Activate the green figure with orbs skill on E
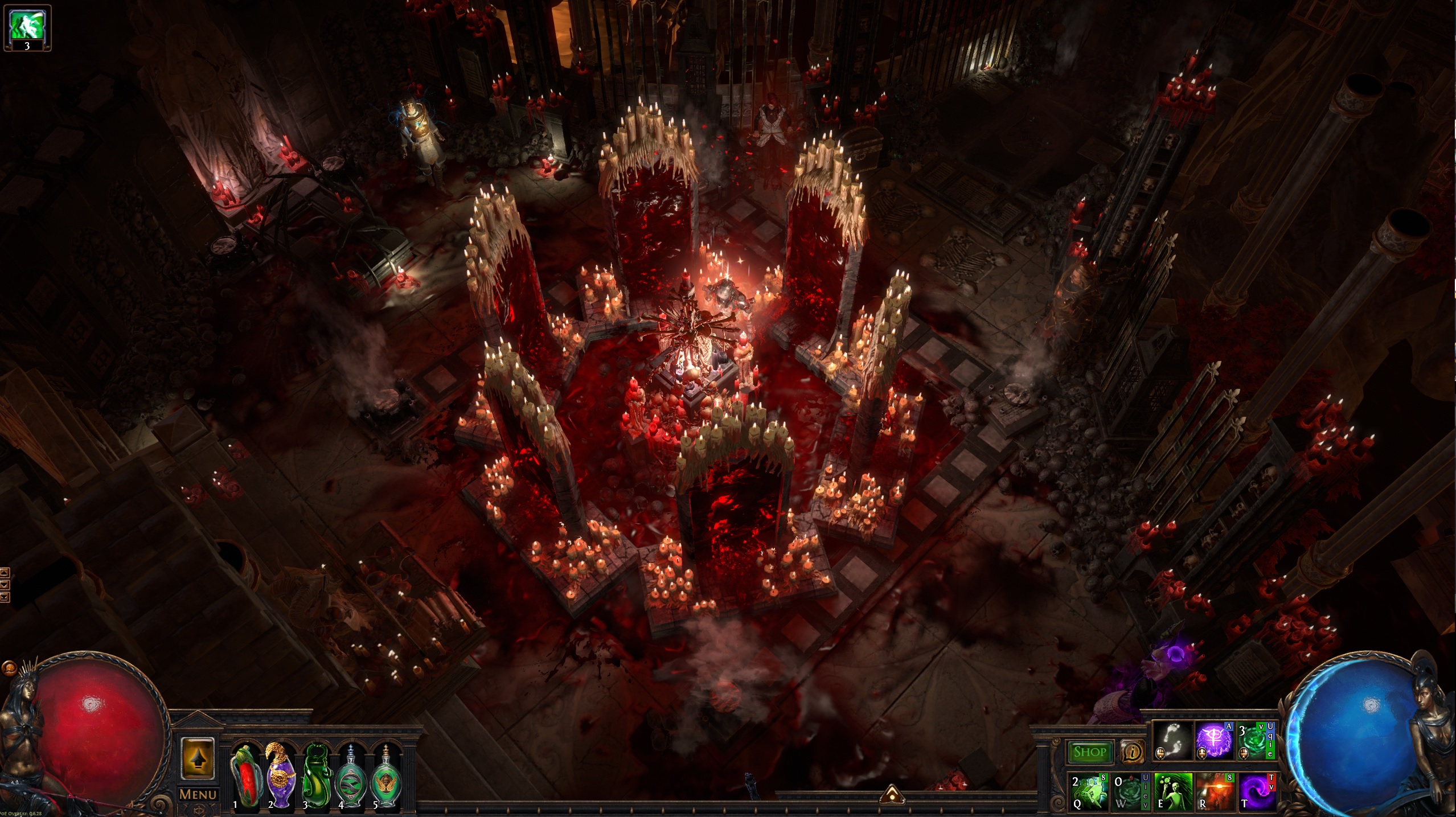 pyautogui.click(x=1172, y=790)
